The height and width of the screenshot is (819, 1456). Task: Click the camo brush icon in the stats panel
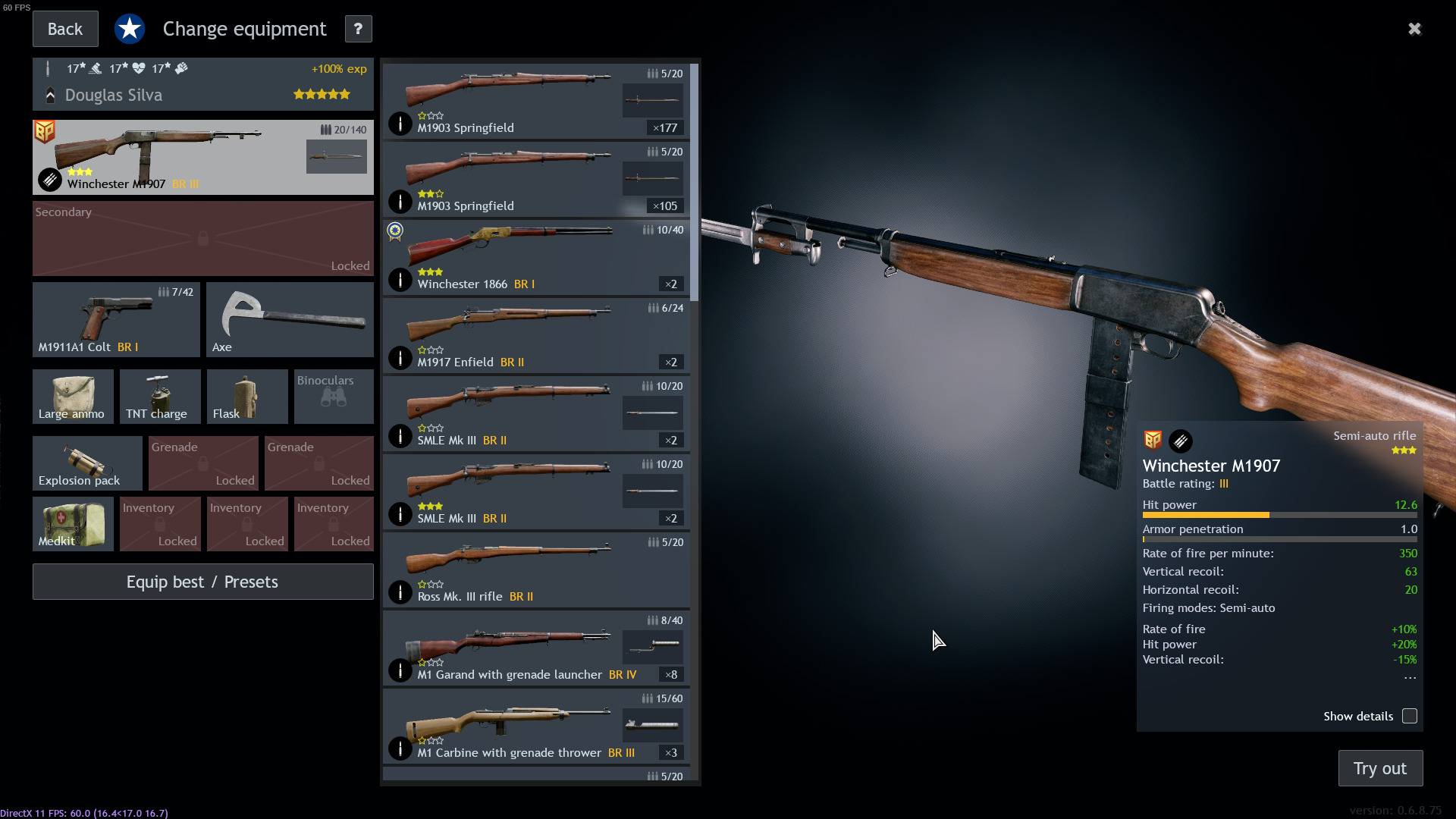1181,441
